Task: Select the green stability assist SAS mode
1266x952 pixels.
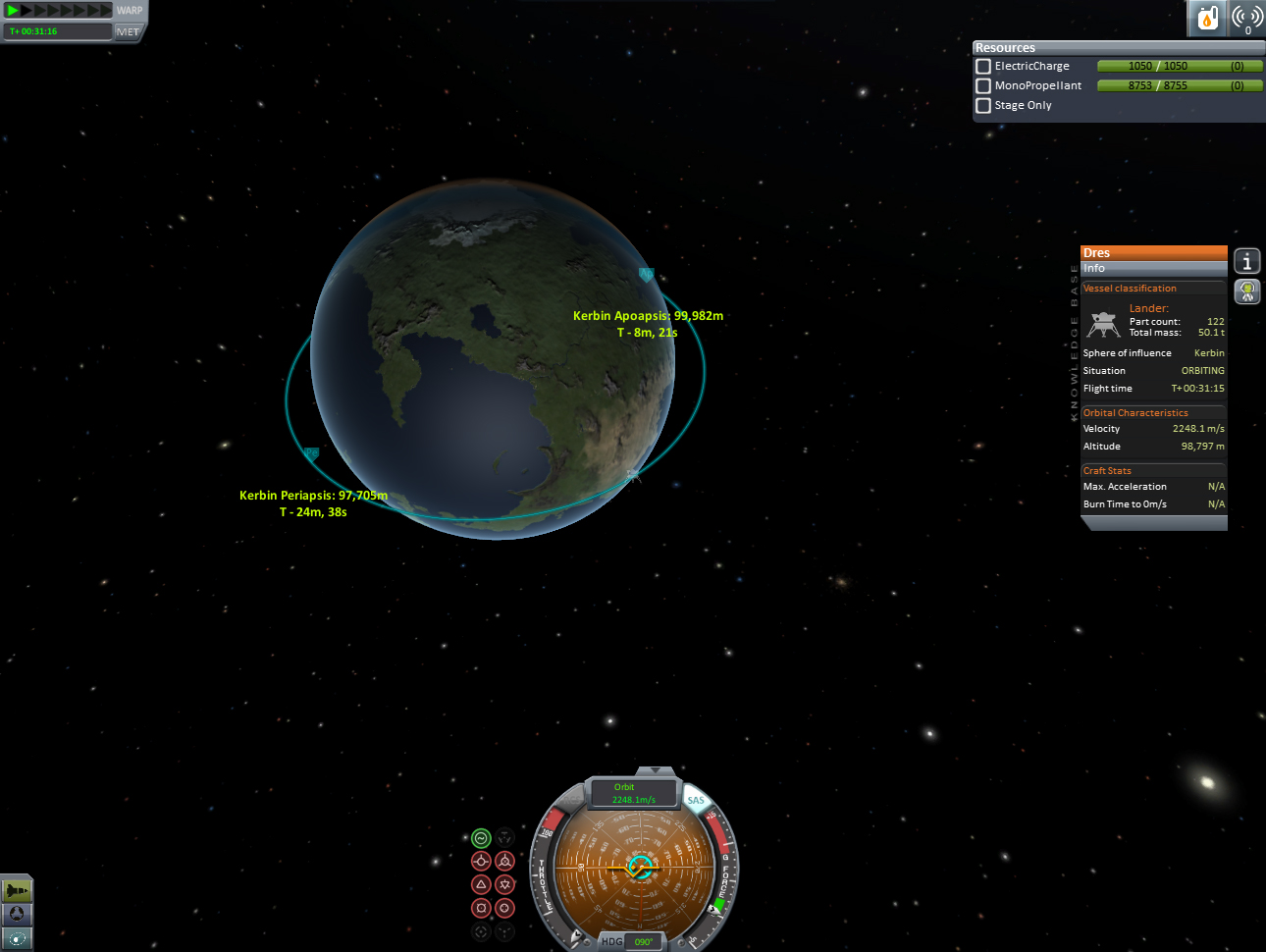Action: click(481, 838)
